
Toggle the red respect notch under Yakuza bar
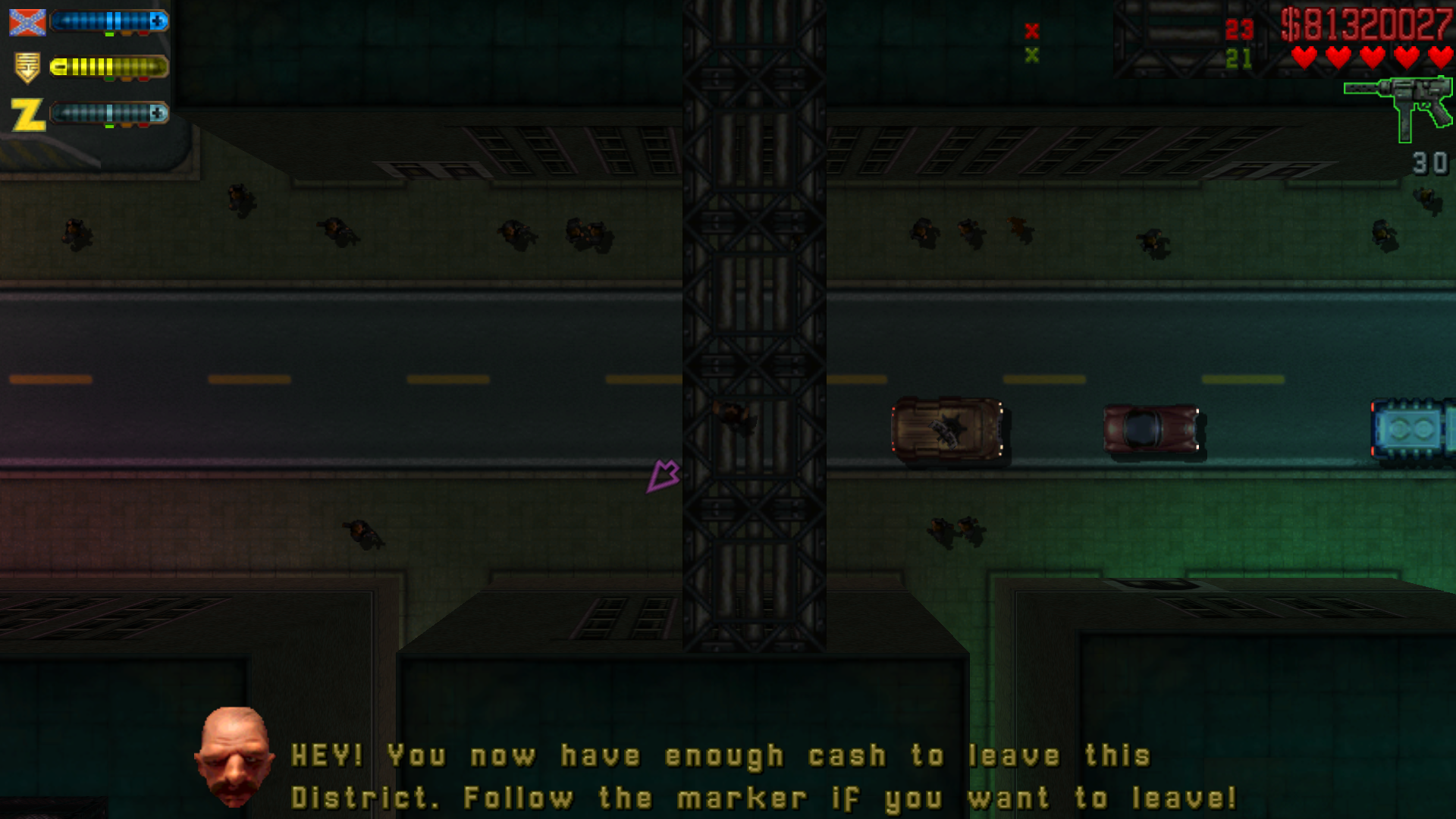pyautogui.click(x=144, y=78)
